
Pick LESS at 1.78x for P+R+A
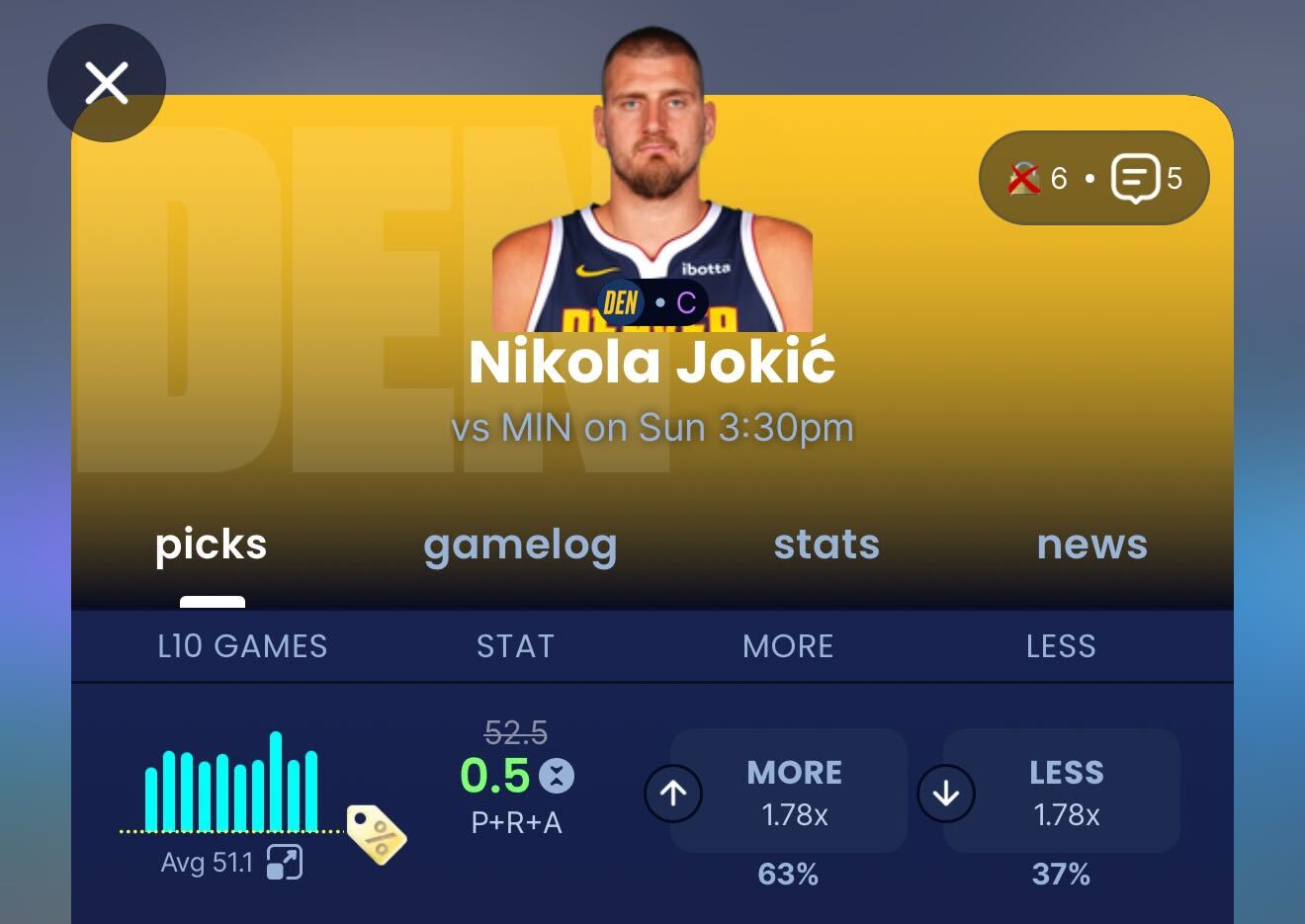1062,792
